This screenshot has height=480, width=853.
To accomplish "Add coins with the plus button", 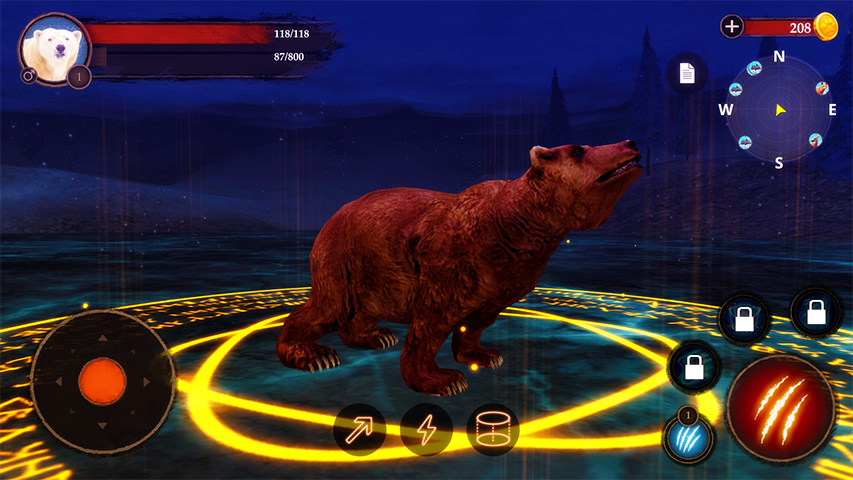I will coord(732,27).
